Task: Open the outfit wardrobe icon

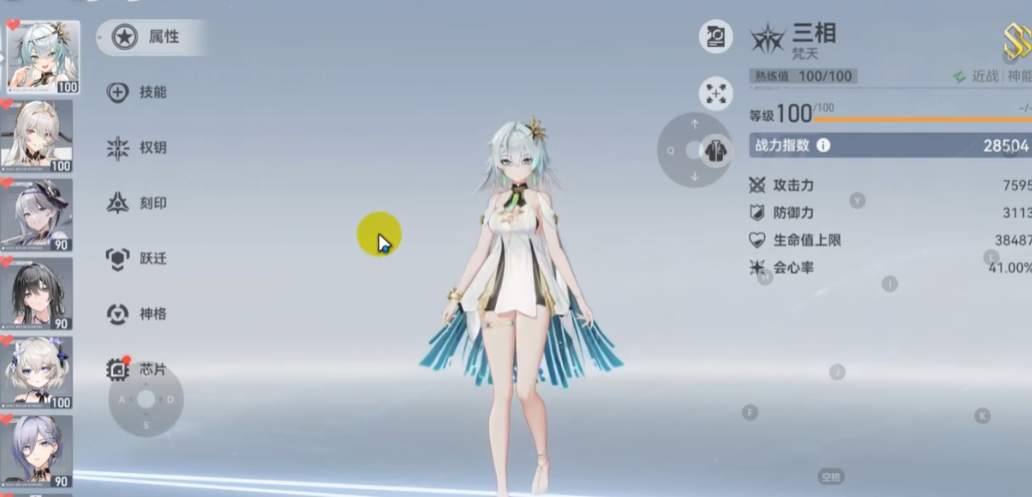Action: (716, 150)
